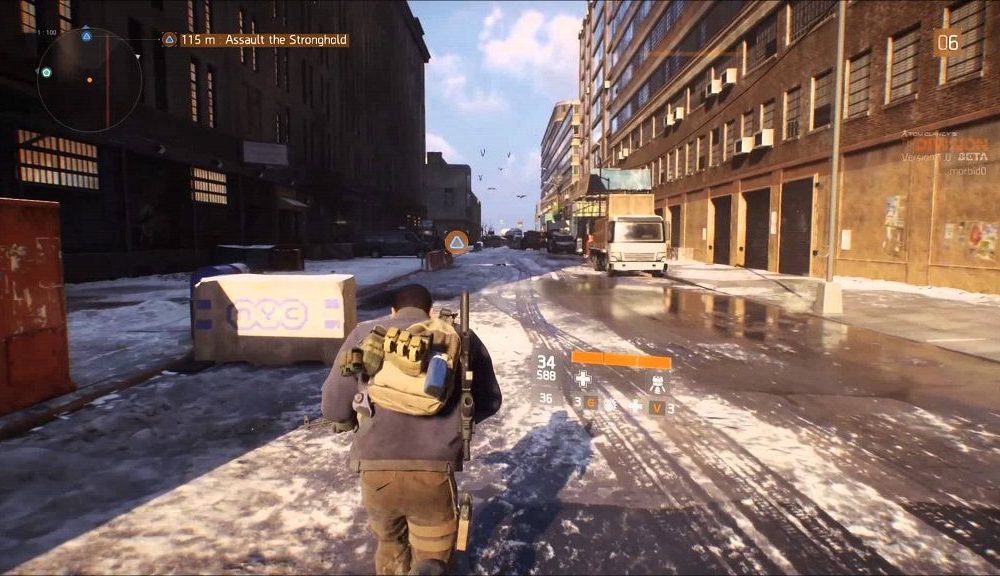Open the level 06 badge
This screenshot has height=576, width=1000.
click(x=946, y=42)
